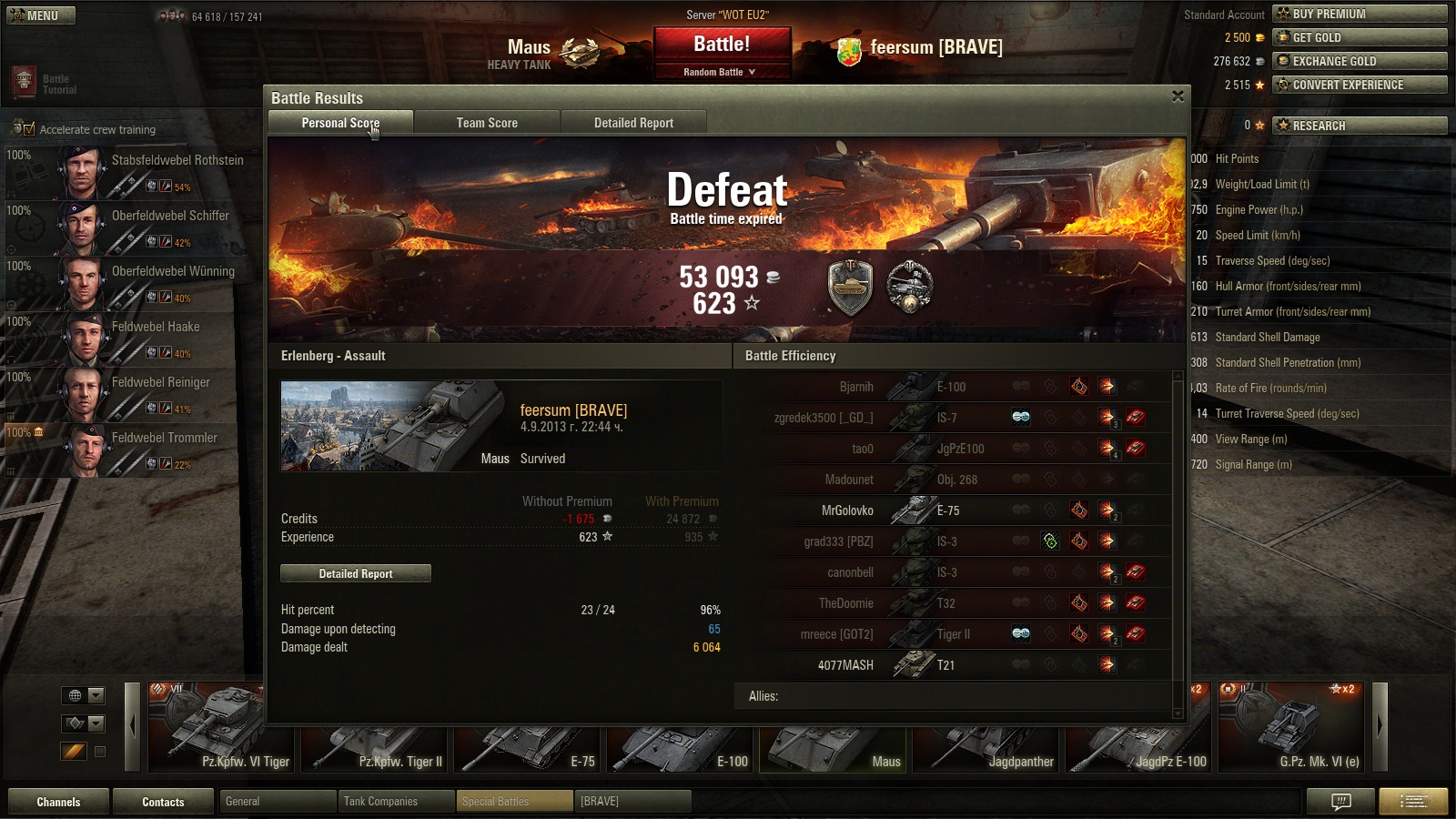
Task: Open the MENU button
Action: click(x=41, y=15)
